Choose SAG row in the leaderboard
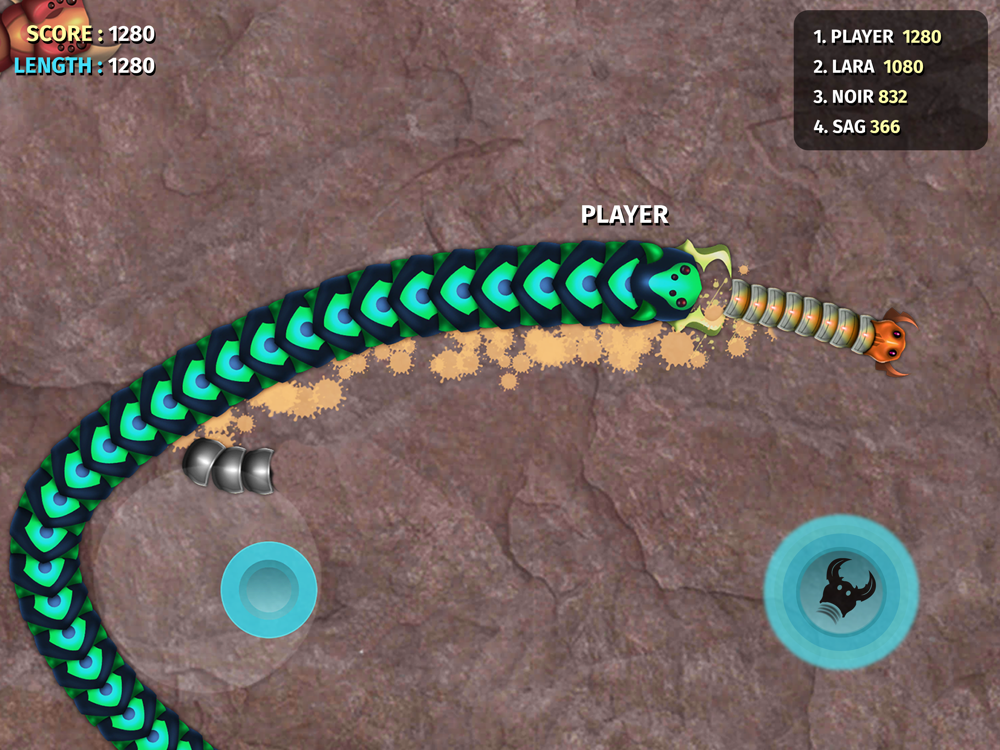The image size is (1000, 750). point(857,127)
